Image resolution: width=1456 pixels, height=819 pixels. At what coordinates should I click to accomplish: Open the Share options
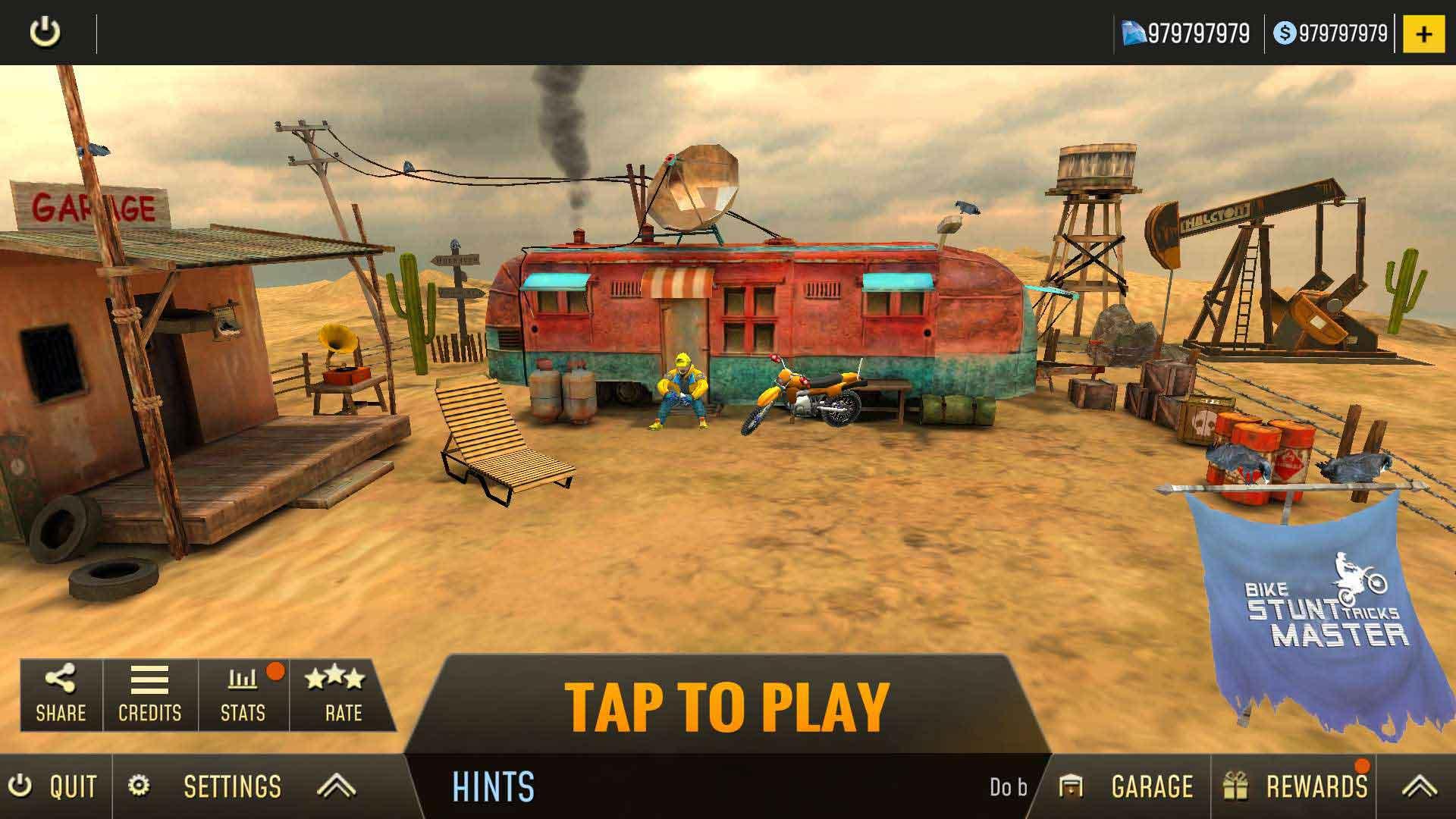(60, 694)
